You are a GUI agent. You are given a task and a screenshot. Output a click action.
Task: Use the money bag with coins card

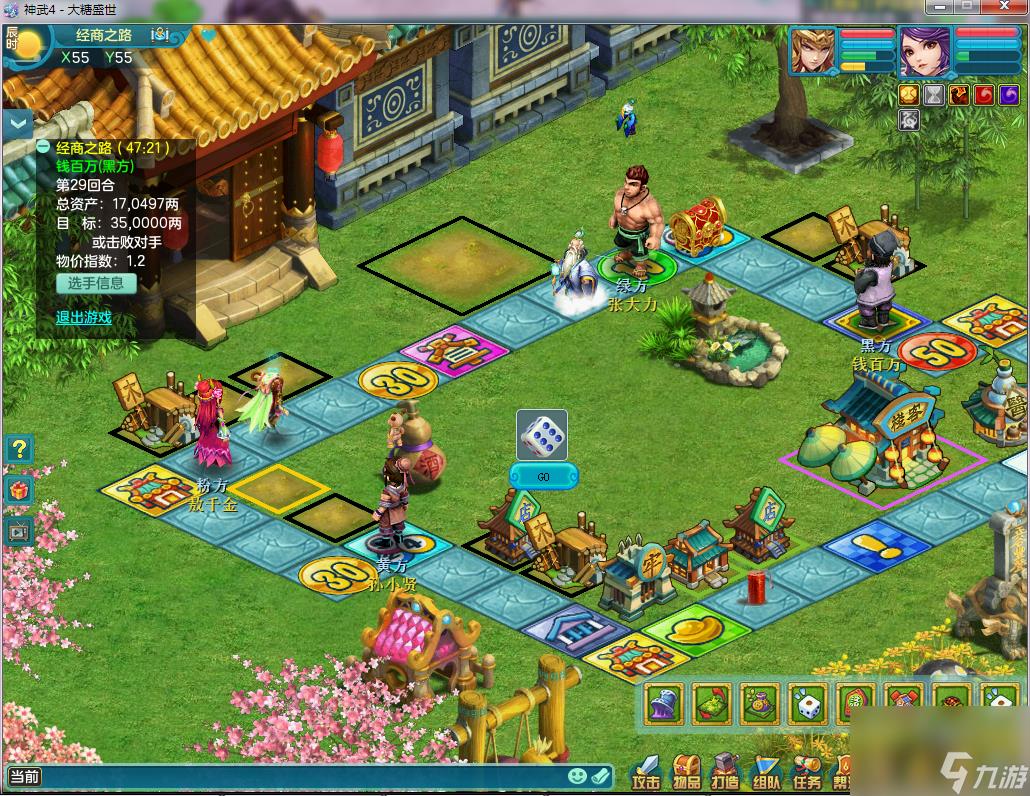760,705
